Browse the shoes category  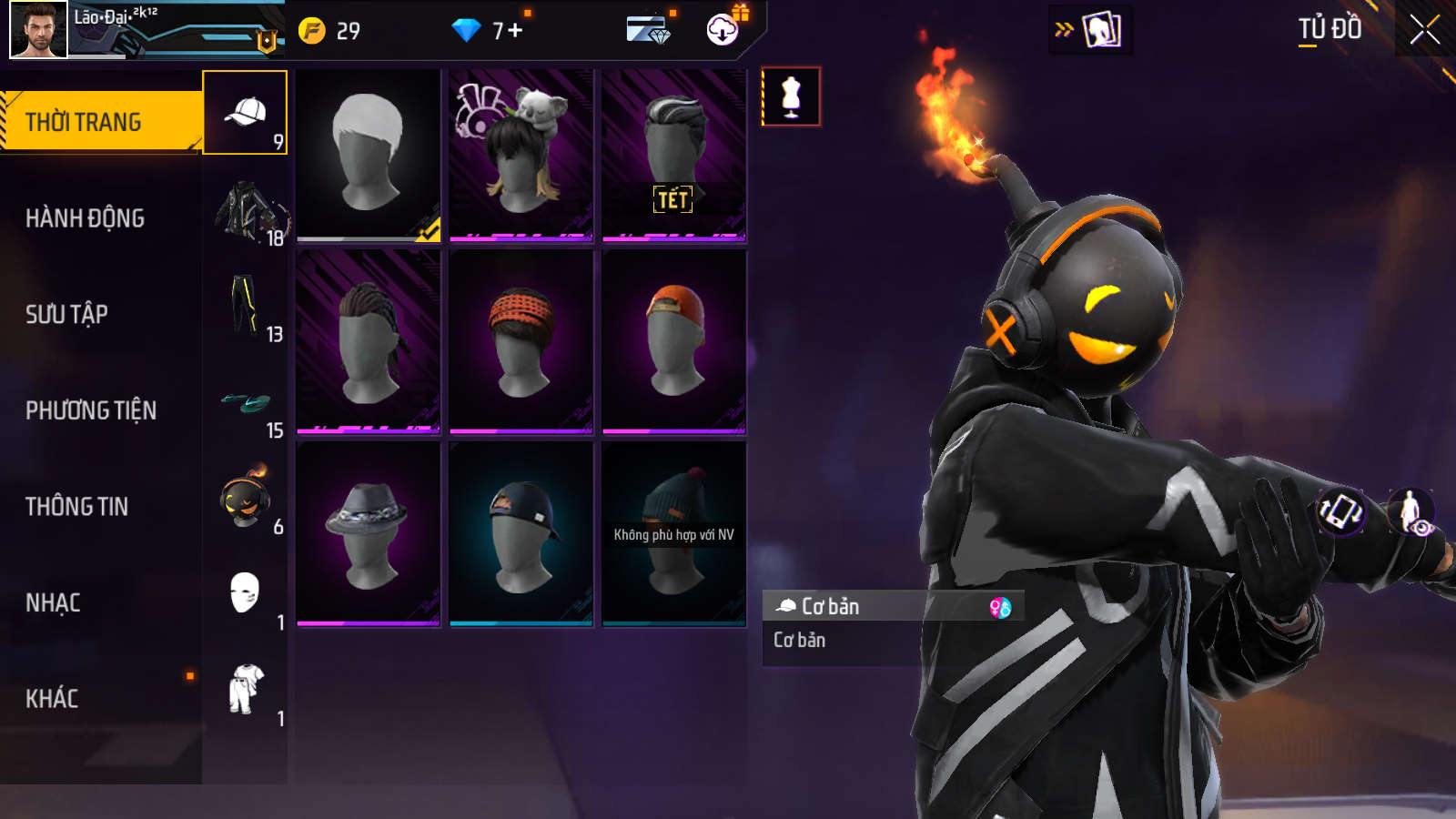click(x=245, y=403)
